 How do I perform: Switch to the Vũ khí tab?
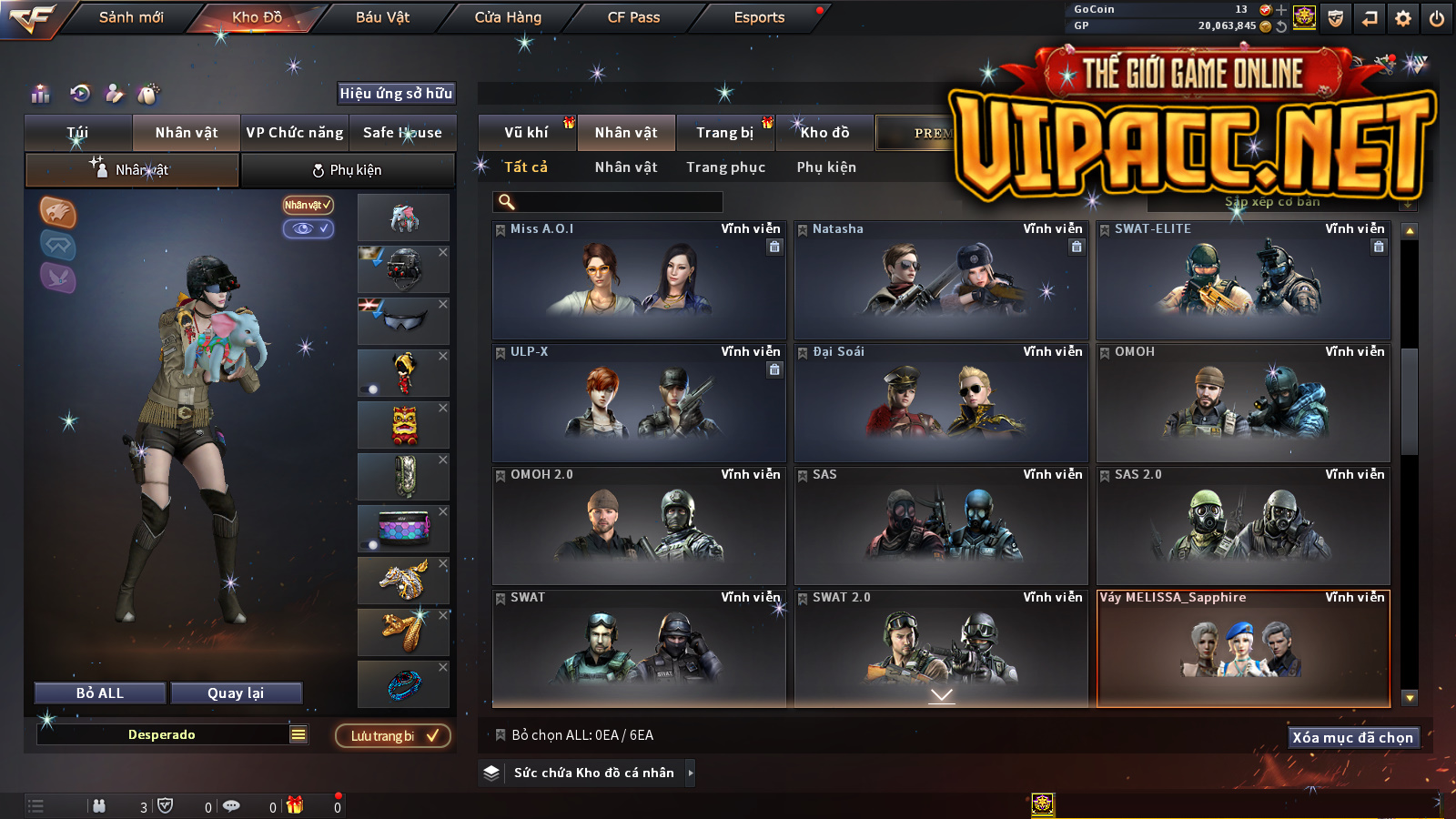[526, 133]
